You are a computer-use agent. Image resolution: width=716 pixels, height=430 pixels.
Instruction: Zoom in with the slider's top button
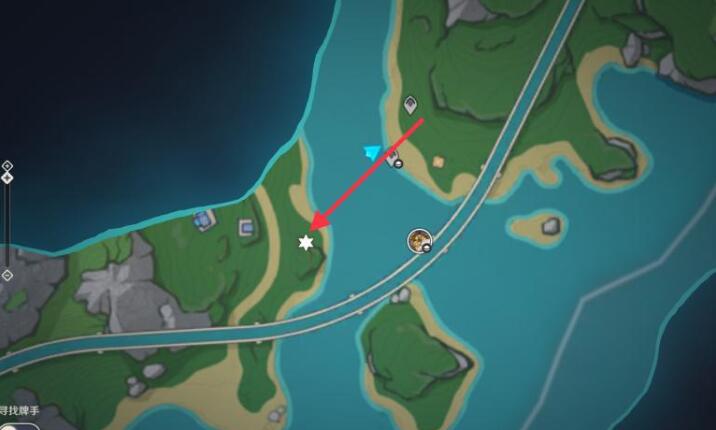(x=7, y=165)
